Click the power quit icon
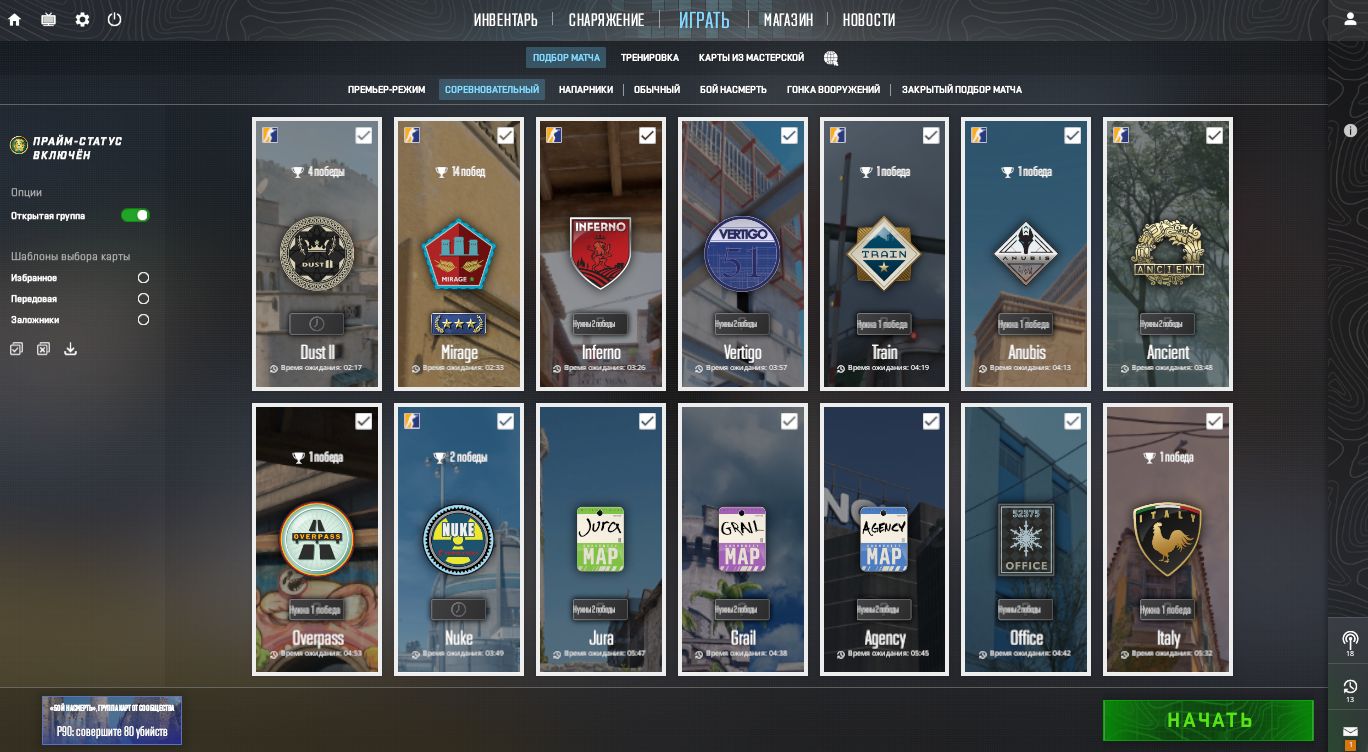 114,20
